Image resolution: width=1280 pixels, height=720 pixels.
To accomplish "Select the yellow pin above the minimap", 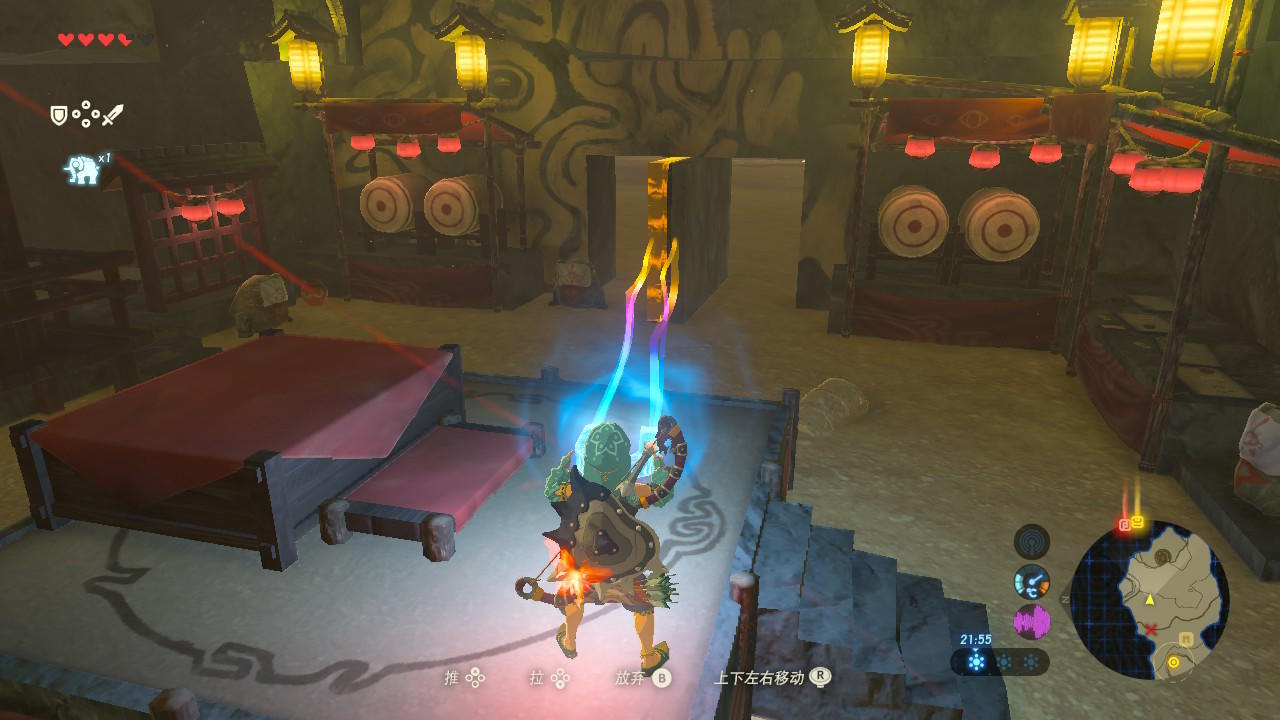I will pos(1138,521).
